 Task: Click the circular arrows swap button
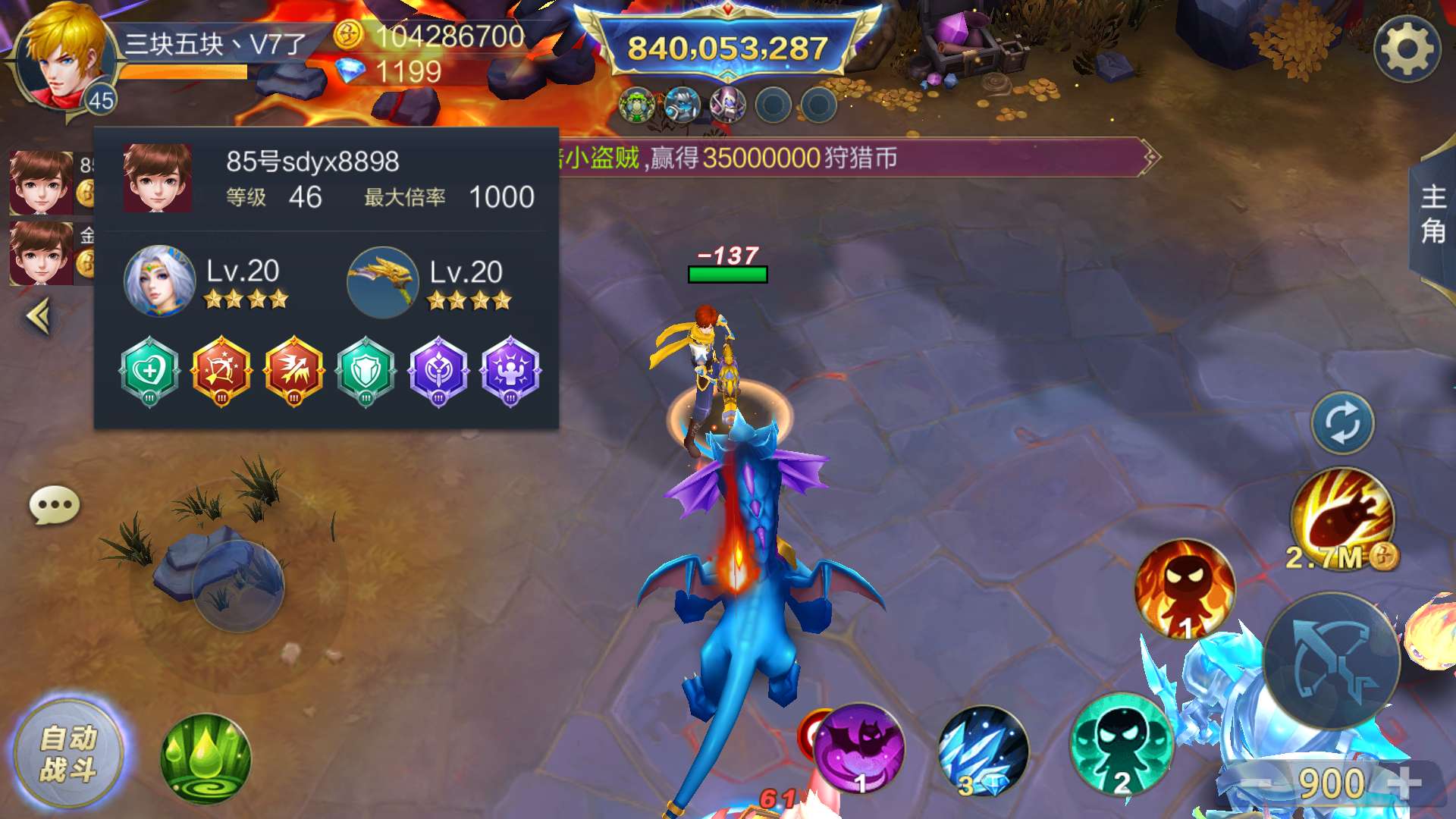click(x=1342, y=422)
